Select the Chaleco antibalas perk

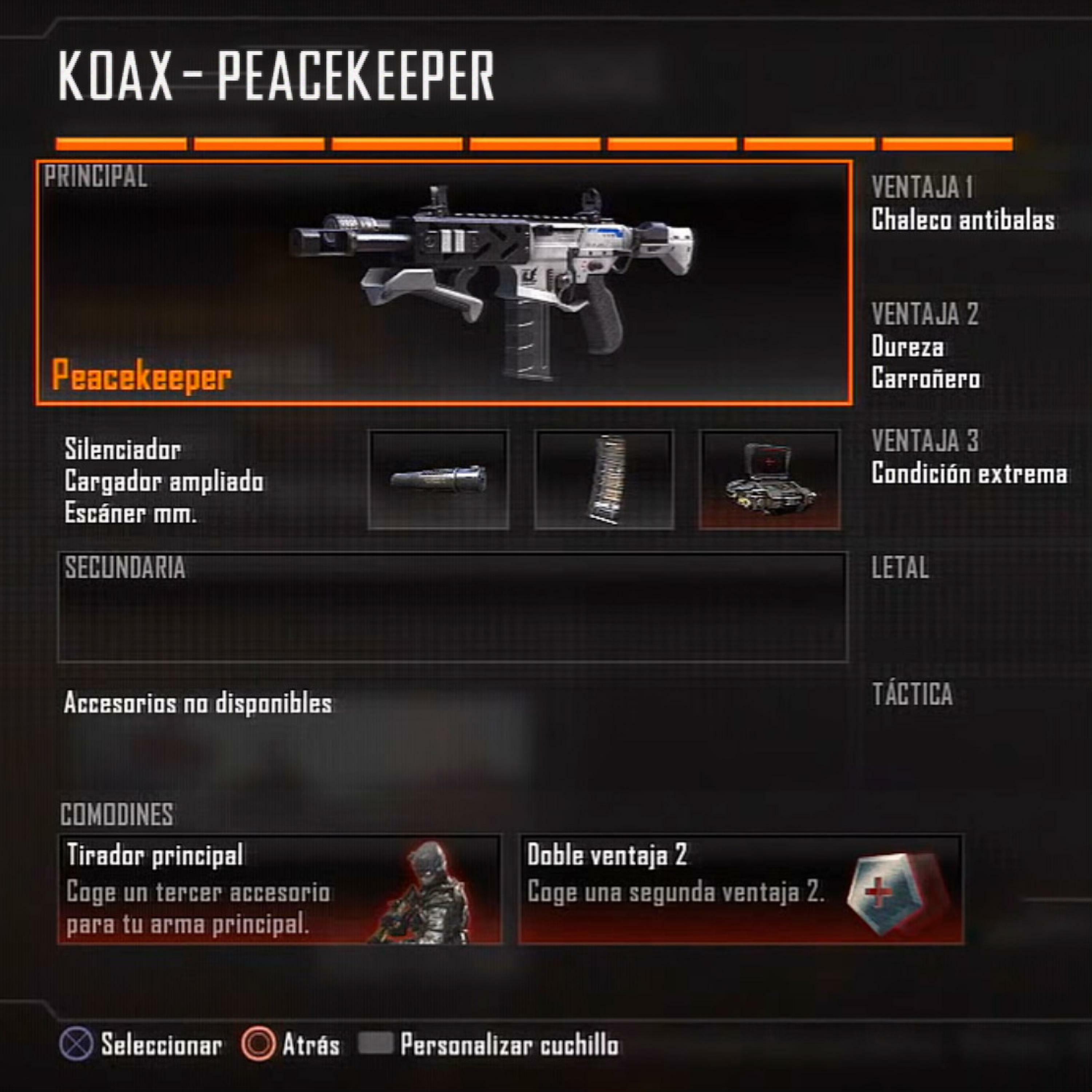(x=962, y=220)
